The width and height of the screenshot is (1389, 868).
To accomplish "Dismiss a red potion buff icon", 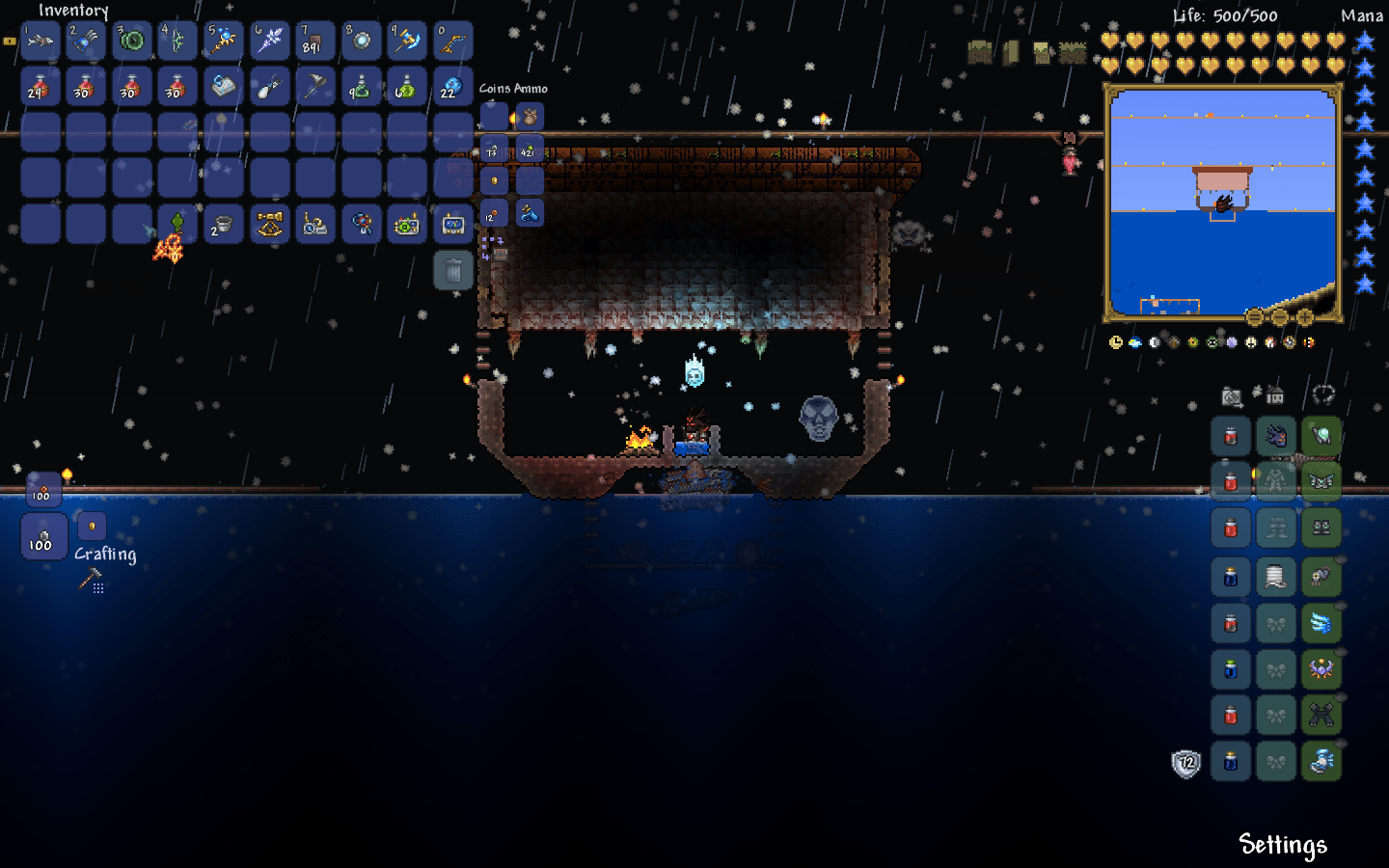I will 1230,436.
